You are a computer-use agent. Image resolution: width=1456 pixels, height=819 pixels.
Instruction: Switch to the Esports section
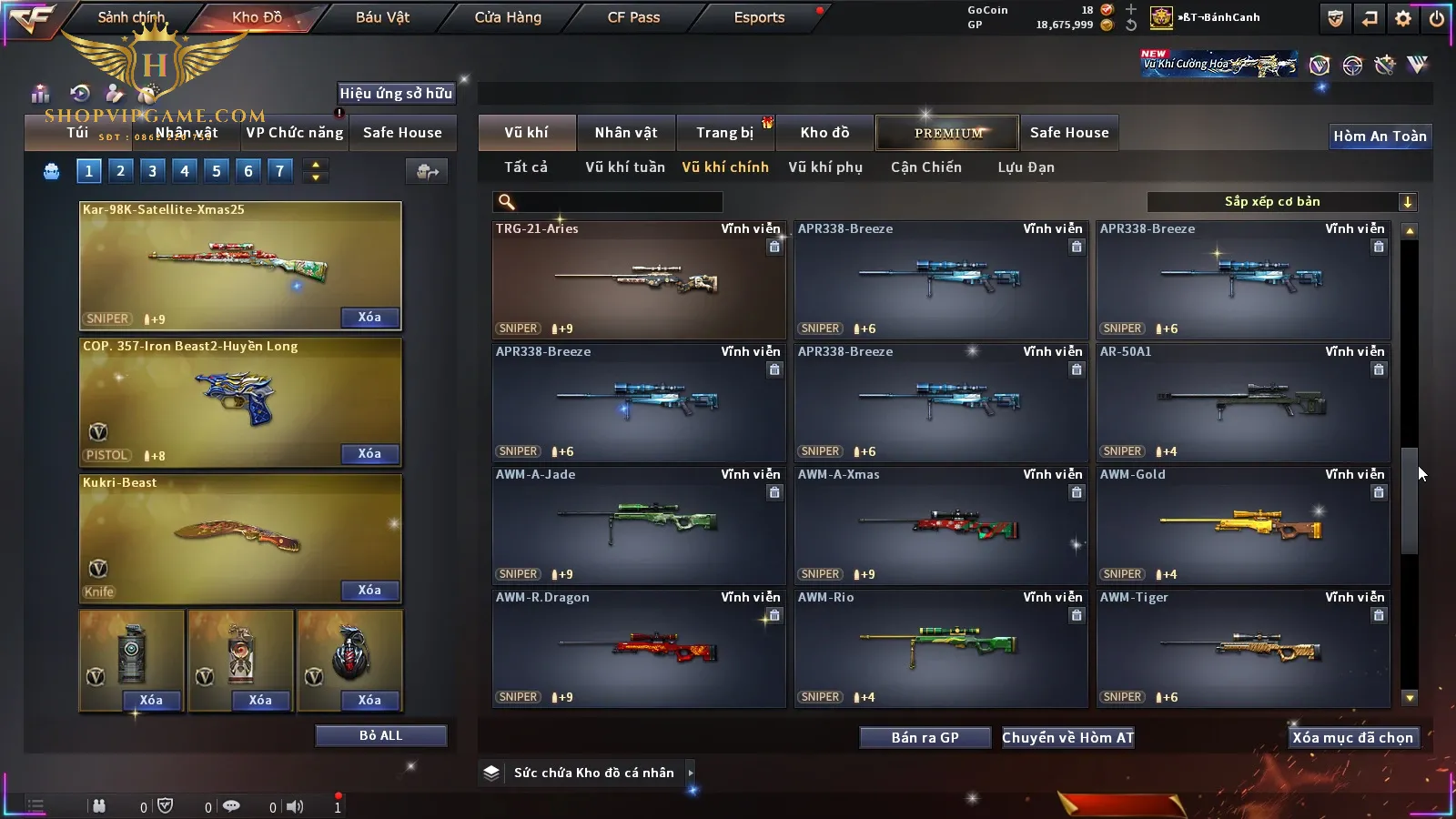(x=759, y=17)
